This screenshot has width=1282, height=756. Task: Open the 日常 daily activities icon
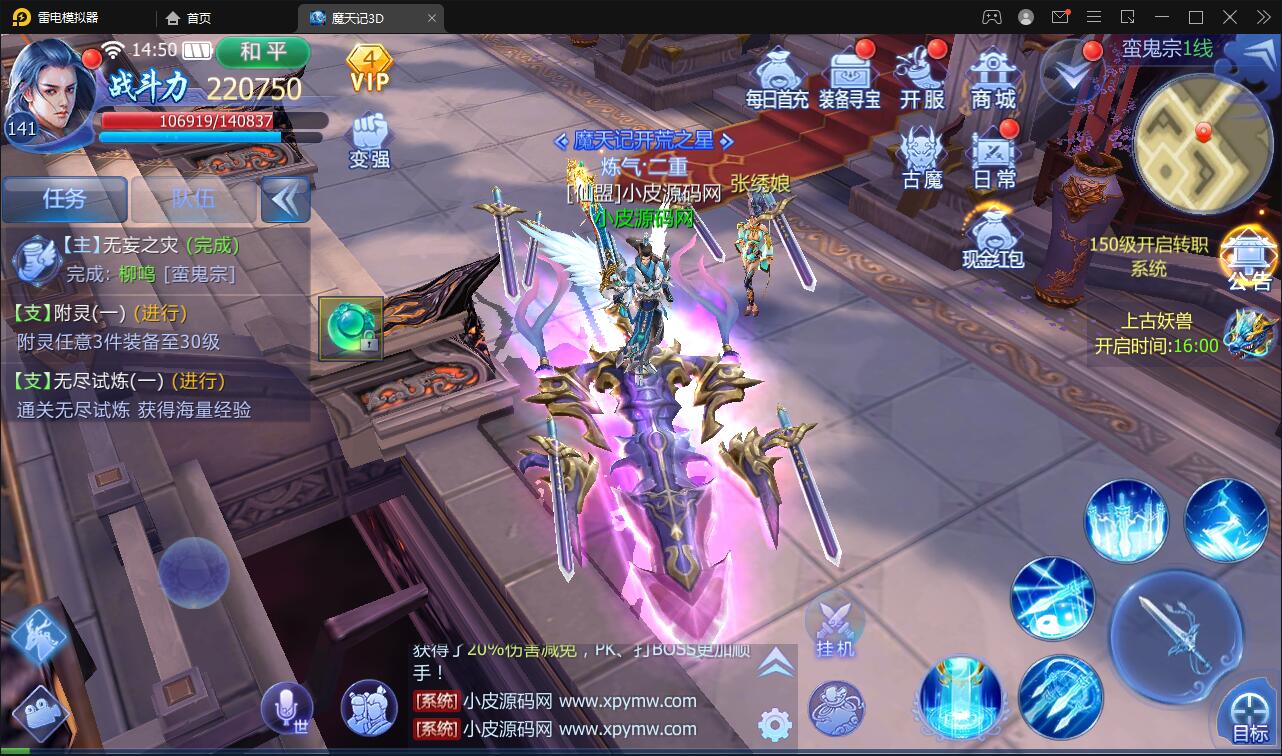(993, 152)
